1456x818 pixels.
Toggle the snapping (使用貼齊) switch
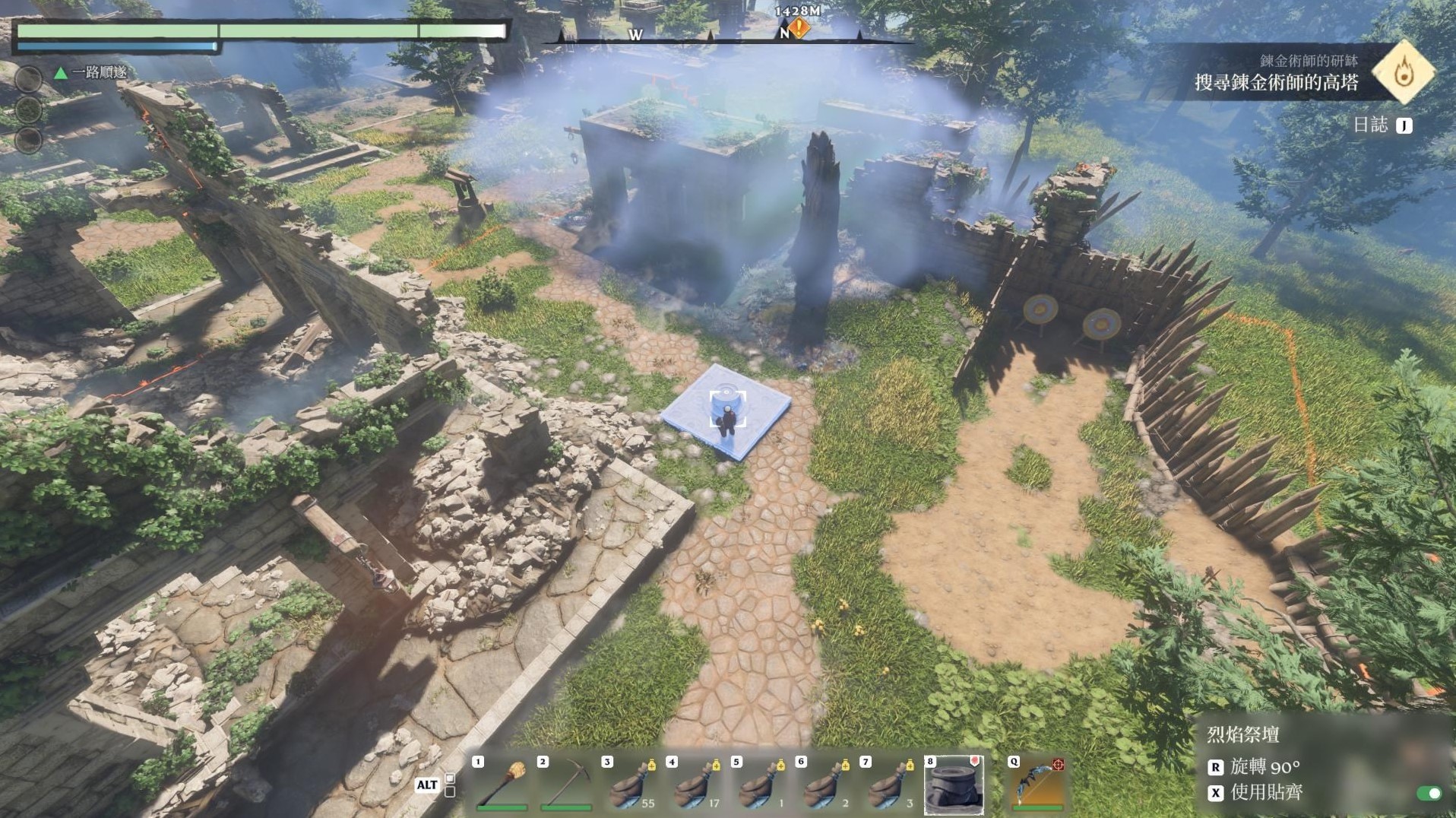[x=1429, y=794]
